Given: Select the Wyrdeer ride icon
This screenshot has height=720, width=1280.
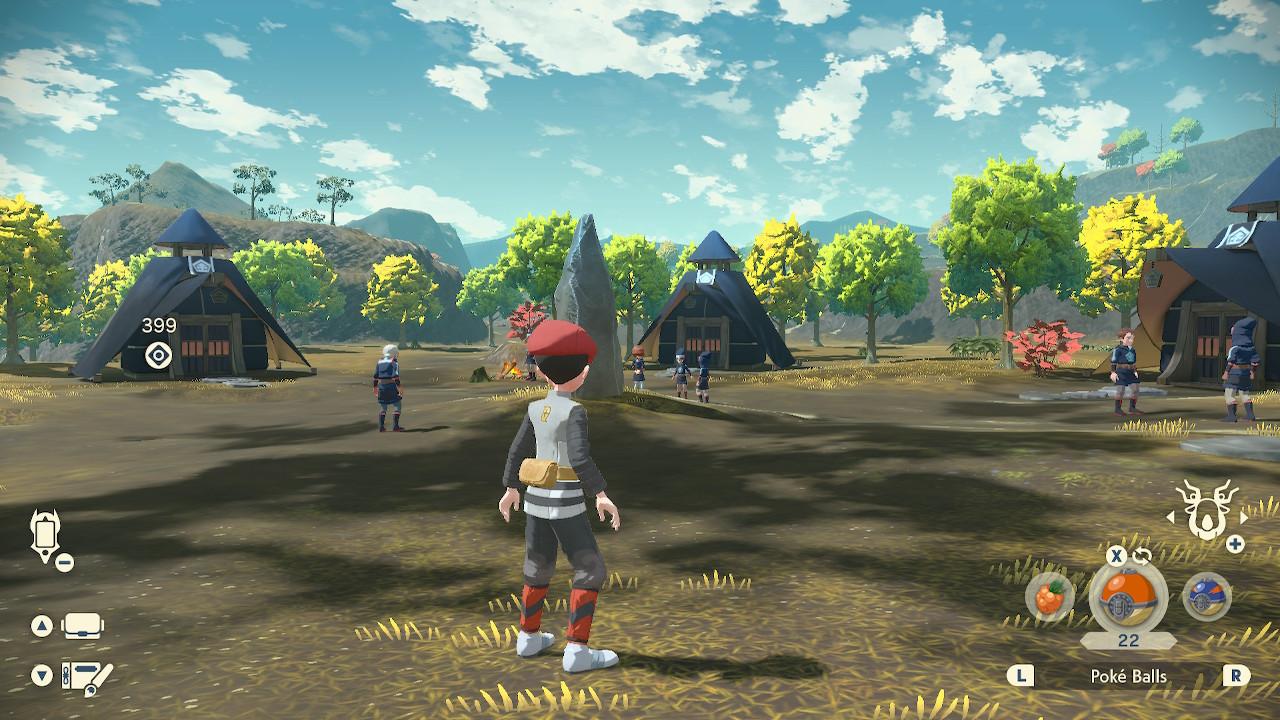Looking at the screenshot, I should [1205, 510].
